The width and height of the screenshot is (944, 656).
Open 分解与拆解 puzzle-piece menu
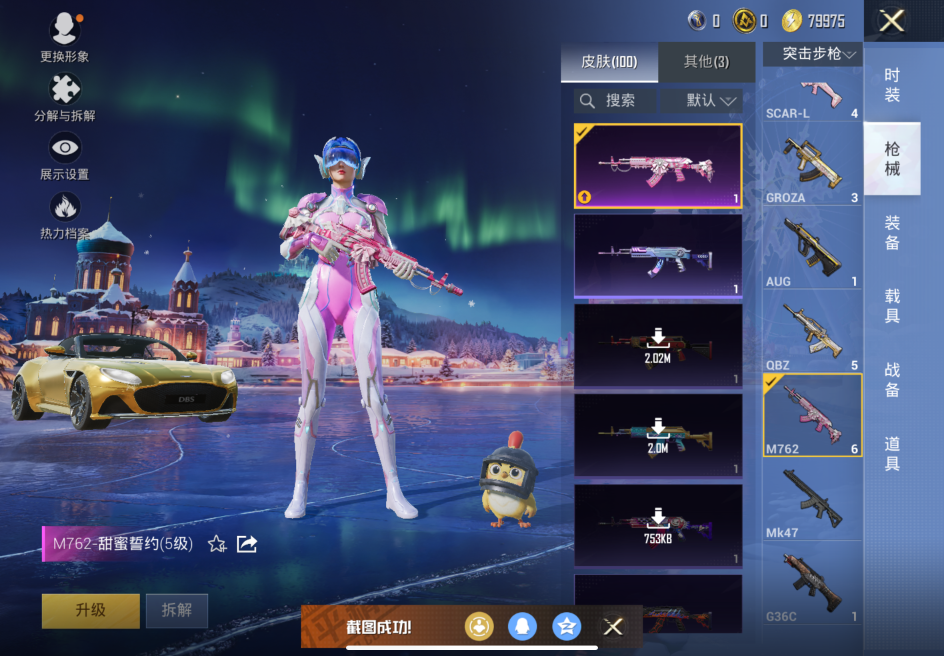[65, 91]
